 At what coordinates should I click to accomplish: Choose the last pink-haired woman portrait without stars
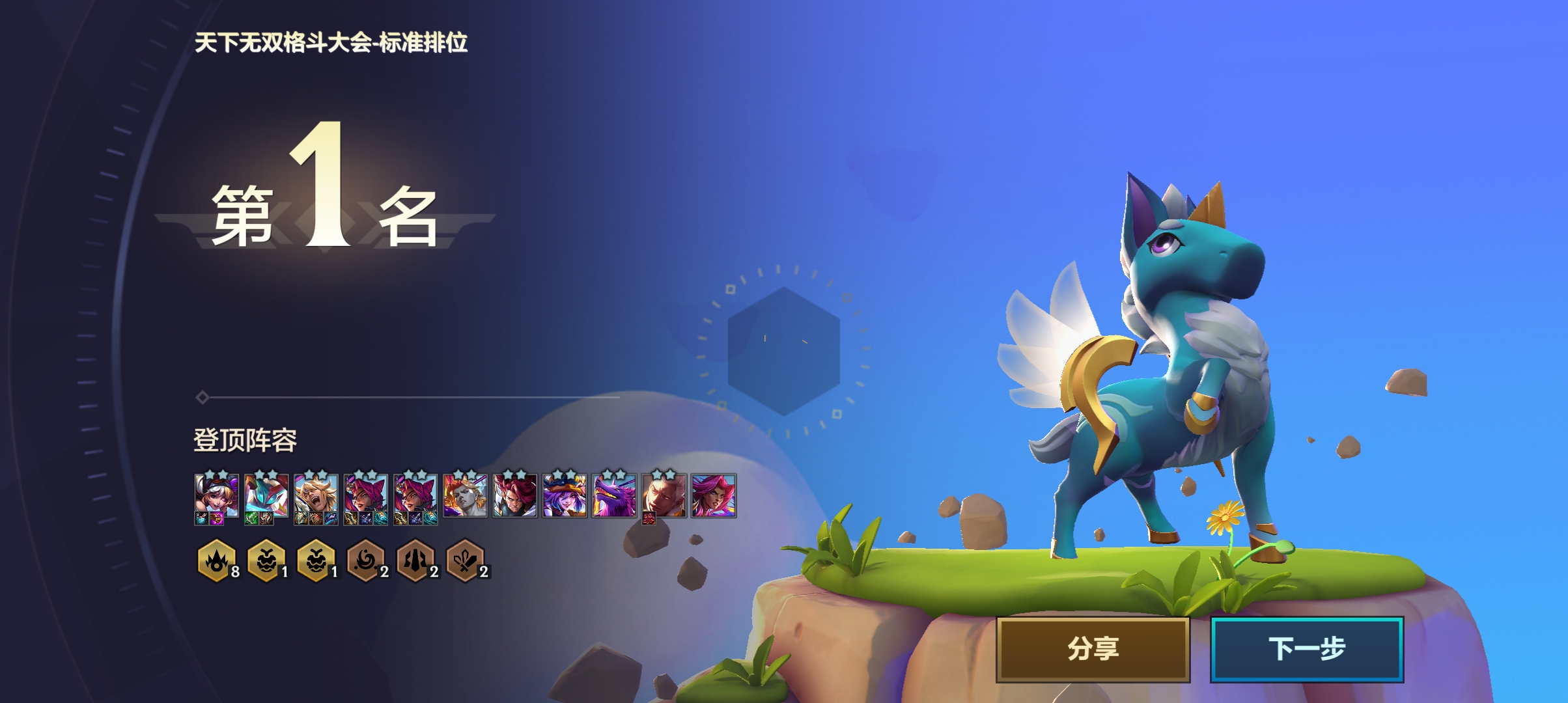[714, 496]
